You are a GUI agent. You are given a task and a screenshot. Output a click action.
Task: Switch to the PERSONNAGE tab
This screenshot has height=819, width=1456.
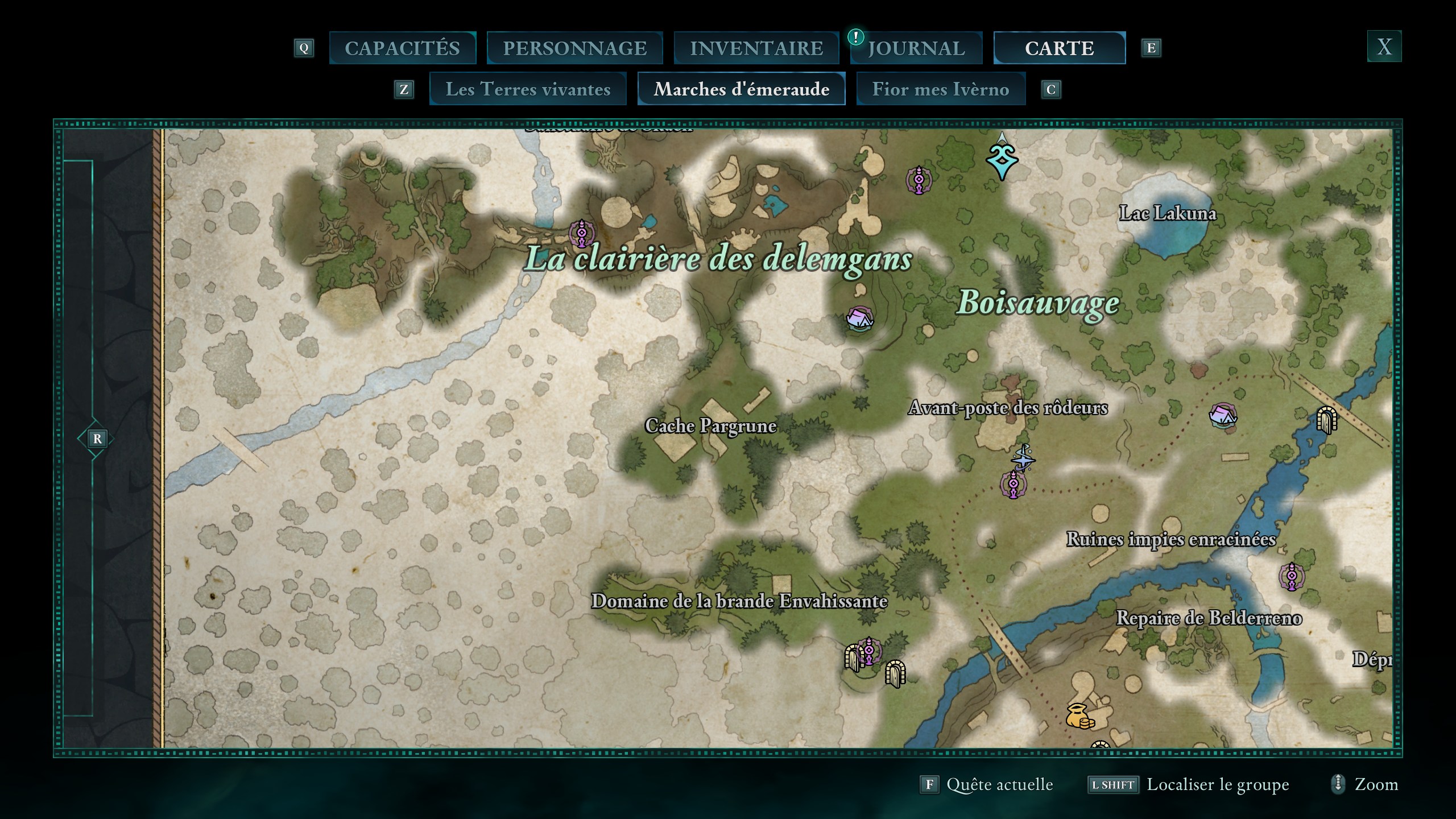tap(574, 48)
